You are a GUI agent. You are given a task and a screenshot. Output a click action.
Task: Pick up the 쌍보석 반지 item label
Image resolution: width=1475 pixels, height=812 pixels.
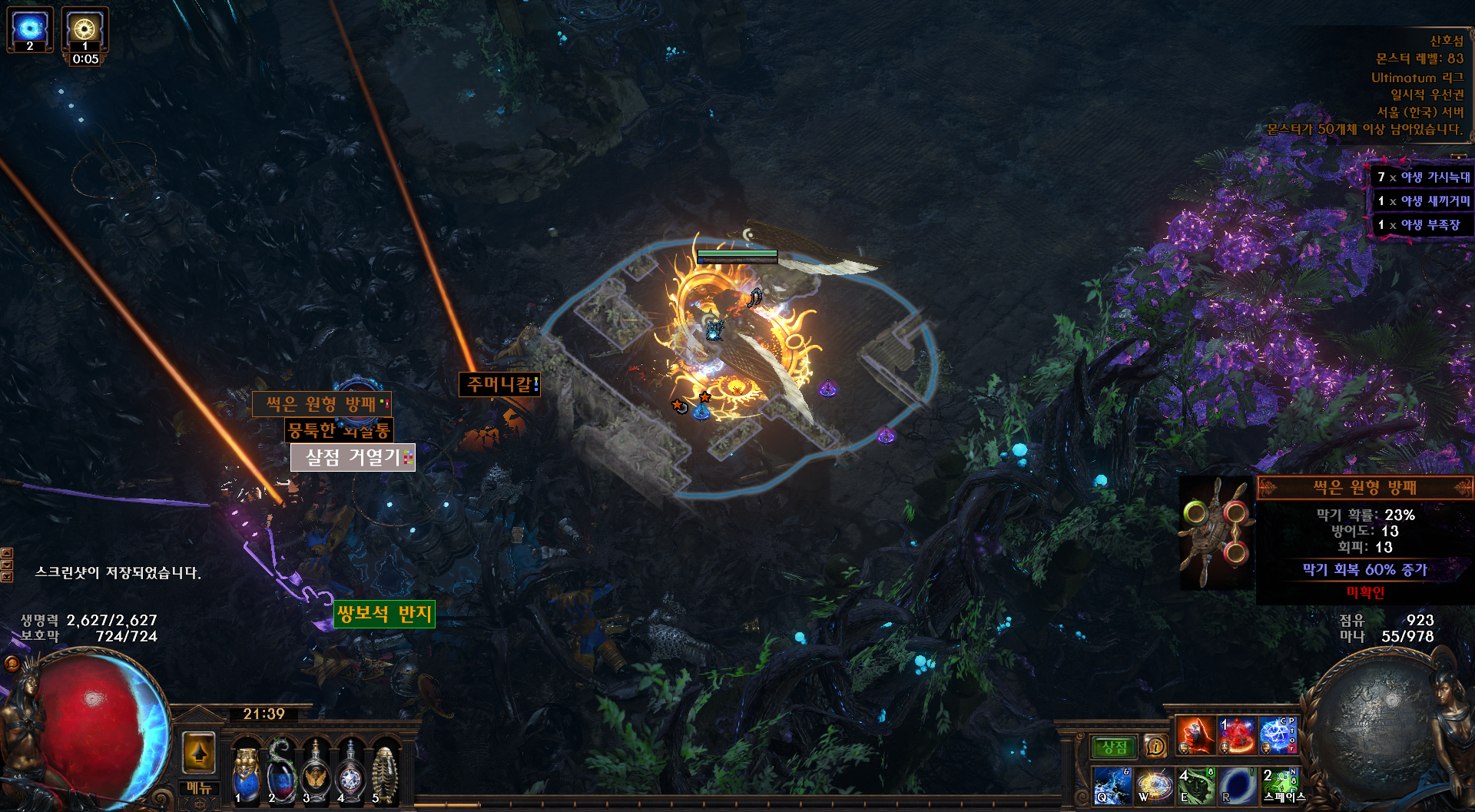point(384,614)
